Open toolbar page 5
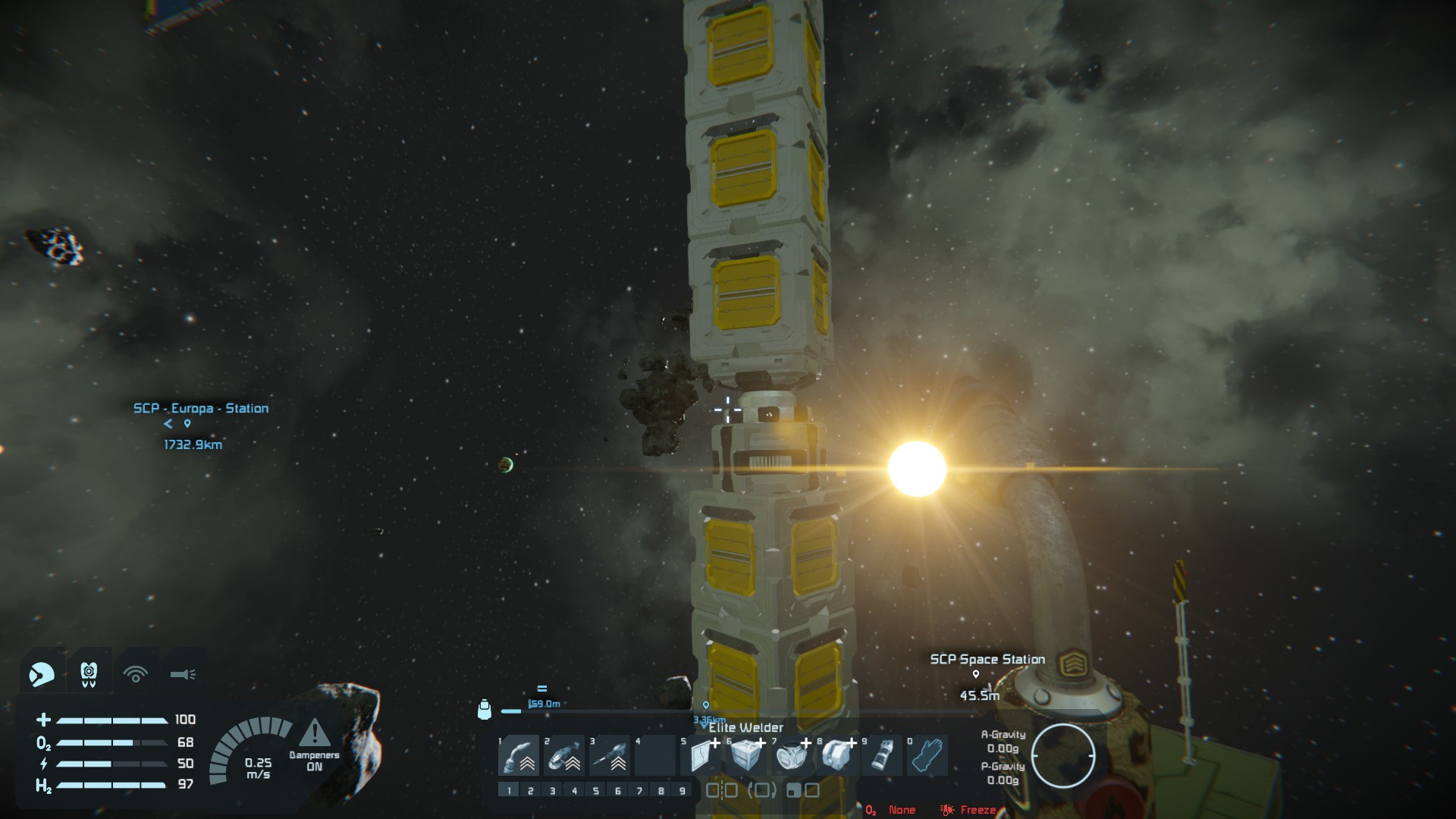This screenshot has width=1456, height=819. [x=596, y=791]
